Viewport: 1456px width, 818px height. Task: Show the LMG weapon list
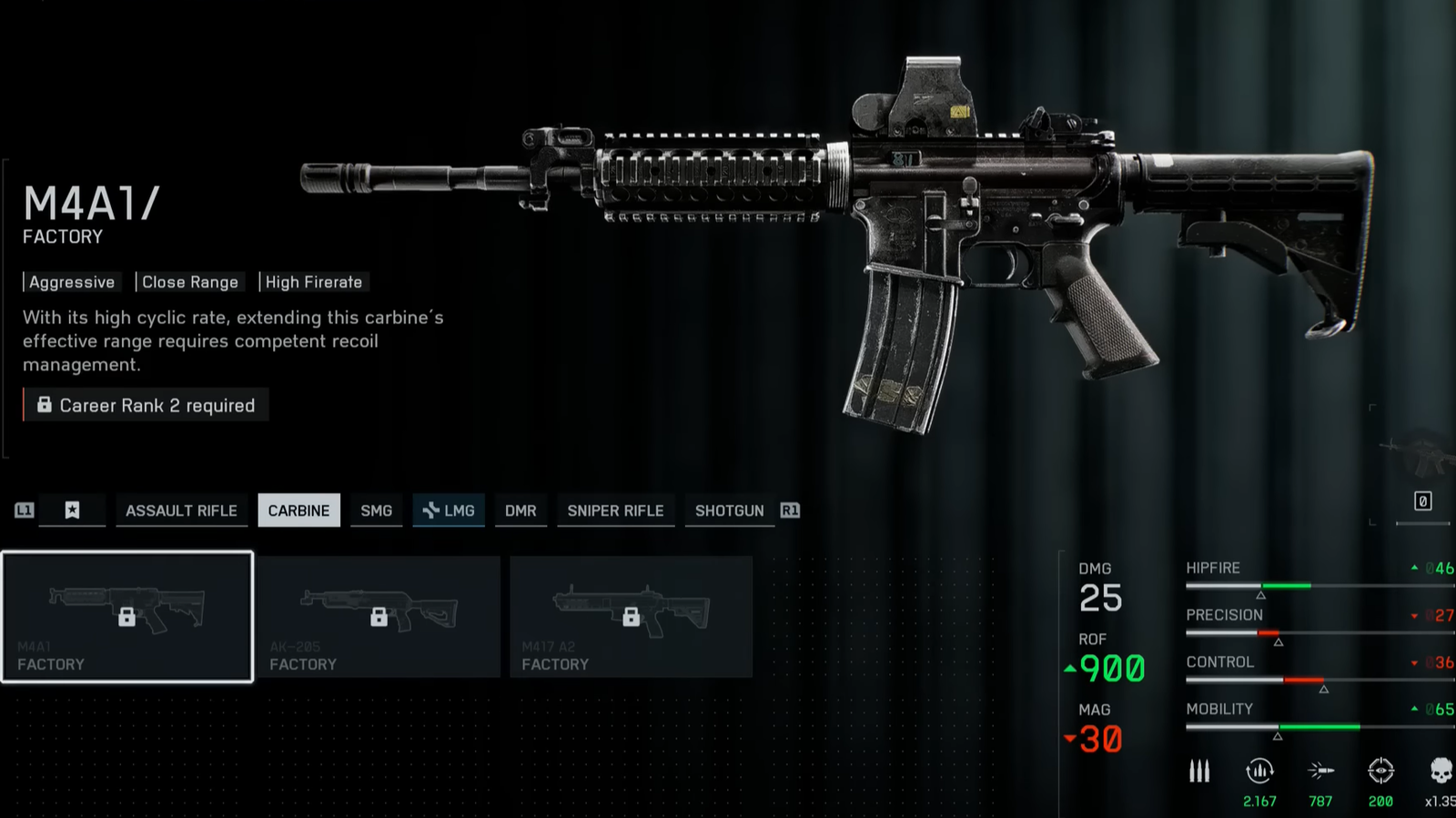450,510
